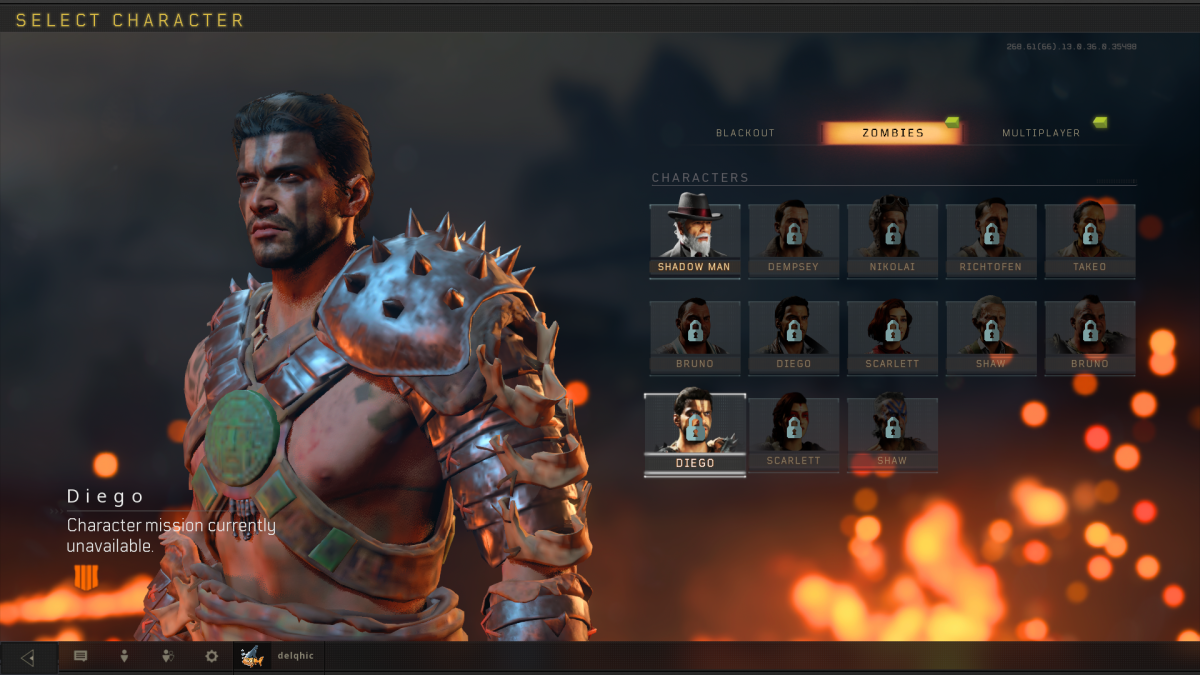The height and width of the screenshot is (675, 1200).
Task: Select the locked Dempsey character tile
Action: (x=794, y=240)
